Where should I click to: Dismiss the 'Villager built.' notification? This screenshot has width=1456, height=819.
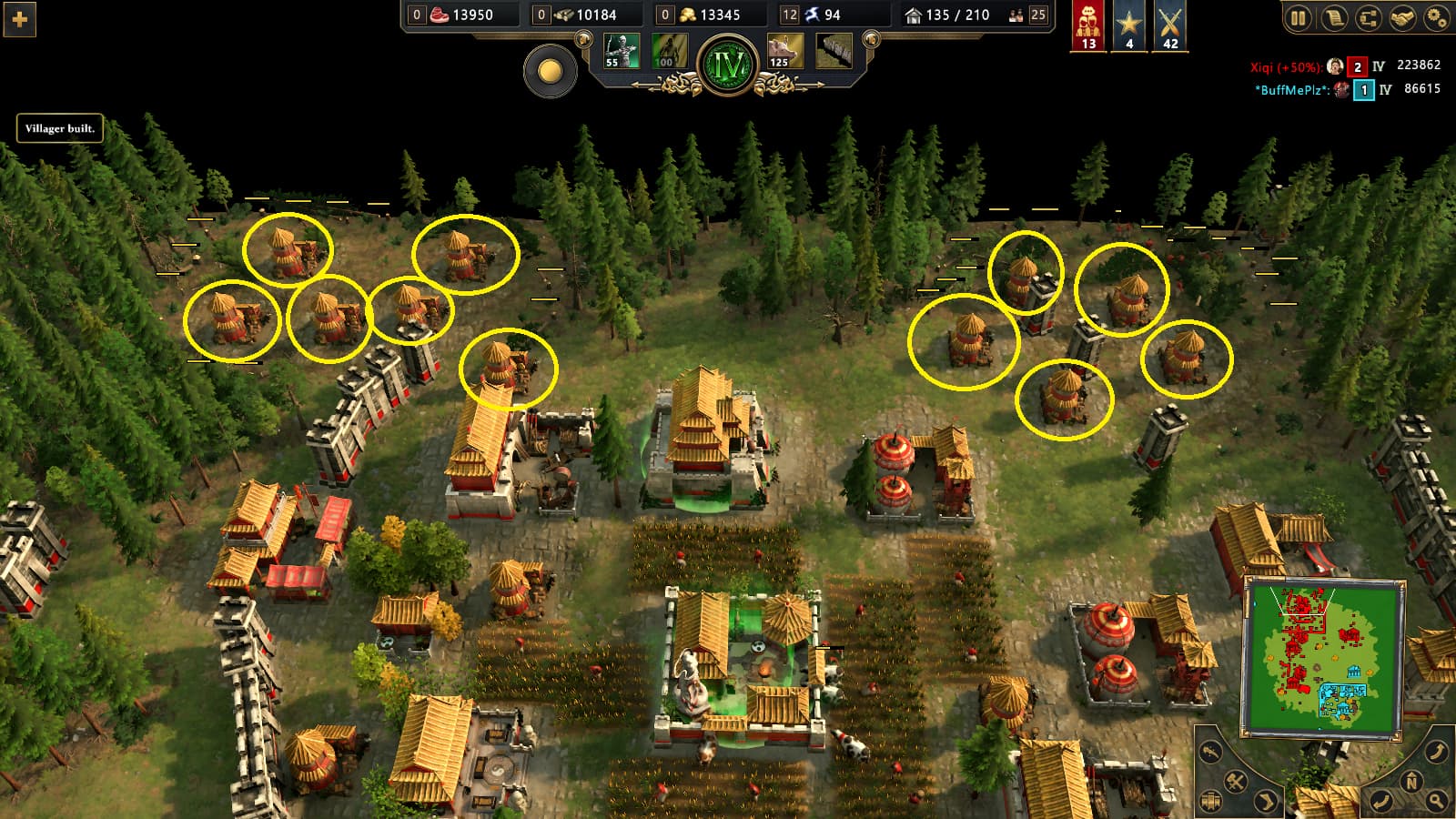[59, 129]
